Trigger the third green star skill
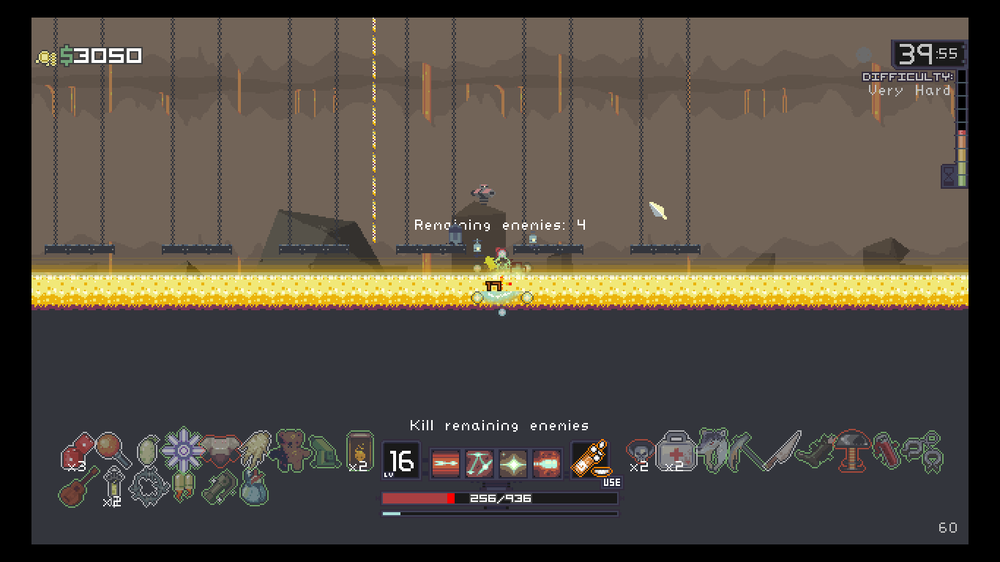The image size is (1000, 562). click(513, 463)
